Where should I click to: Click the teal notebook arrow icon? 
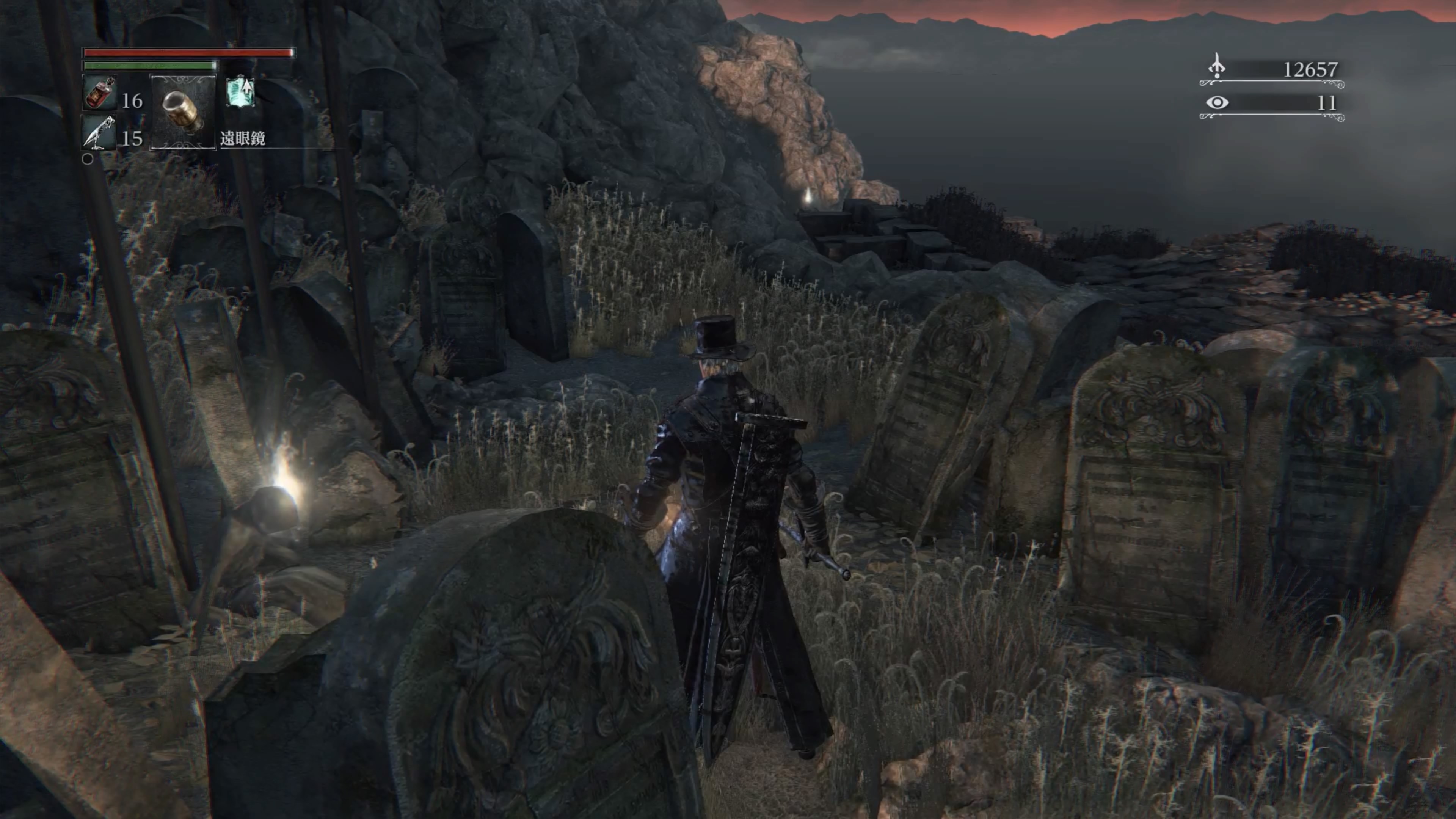pyautogui.click(x=241, y=92)
